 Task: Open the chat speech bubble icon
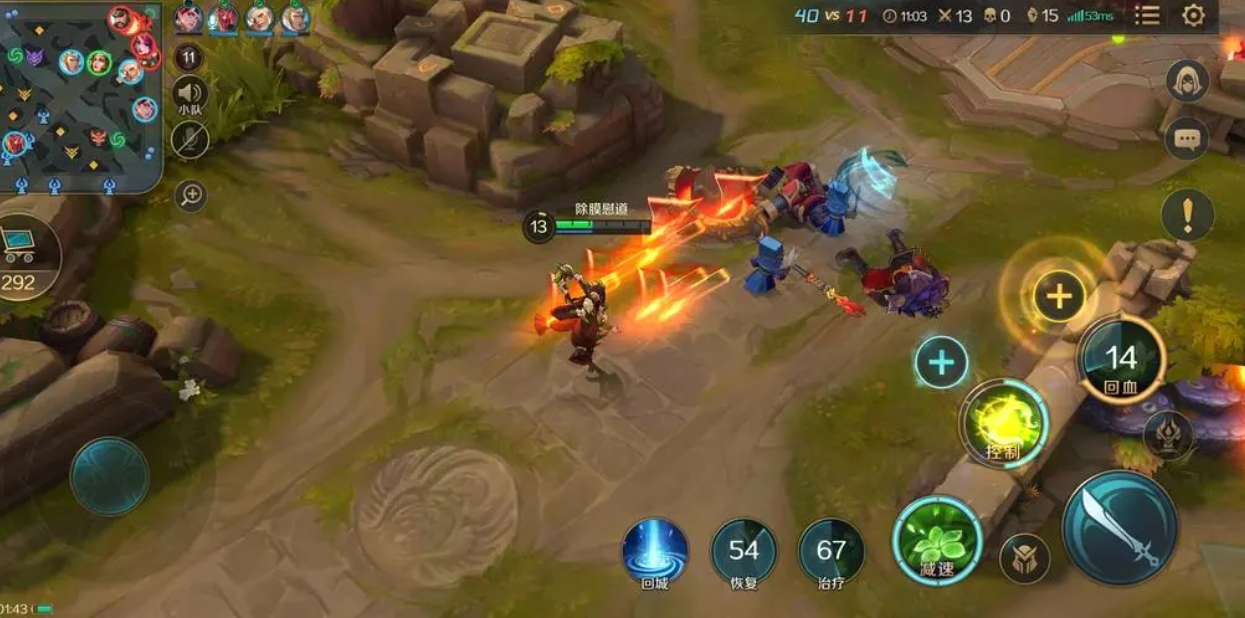click(x=1187, y=139)
